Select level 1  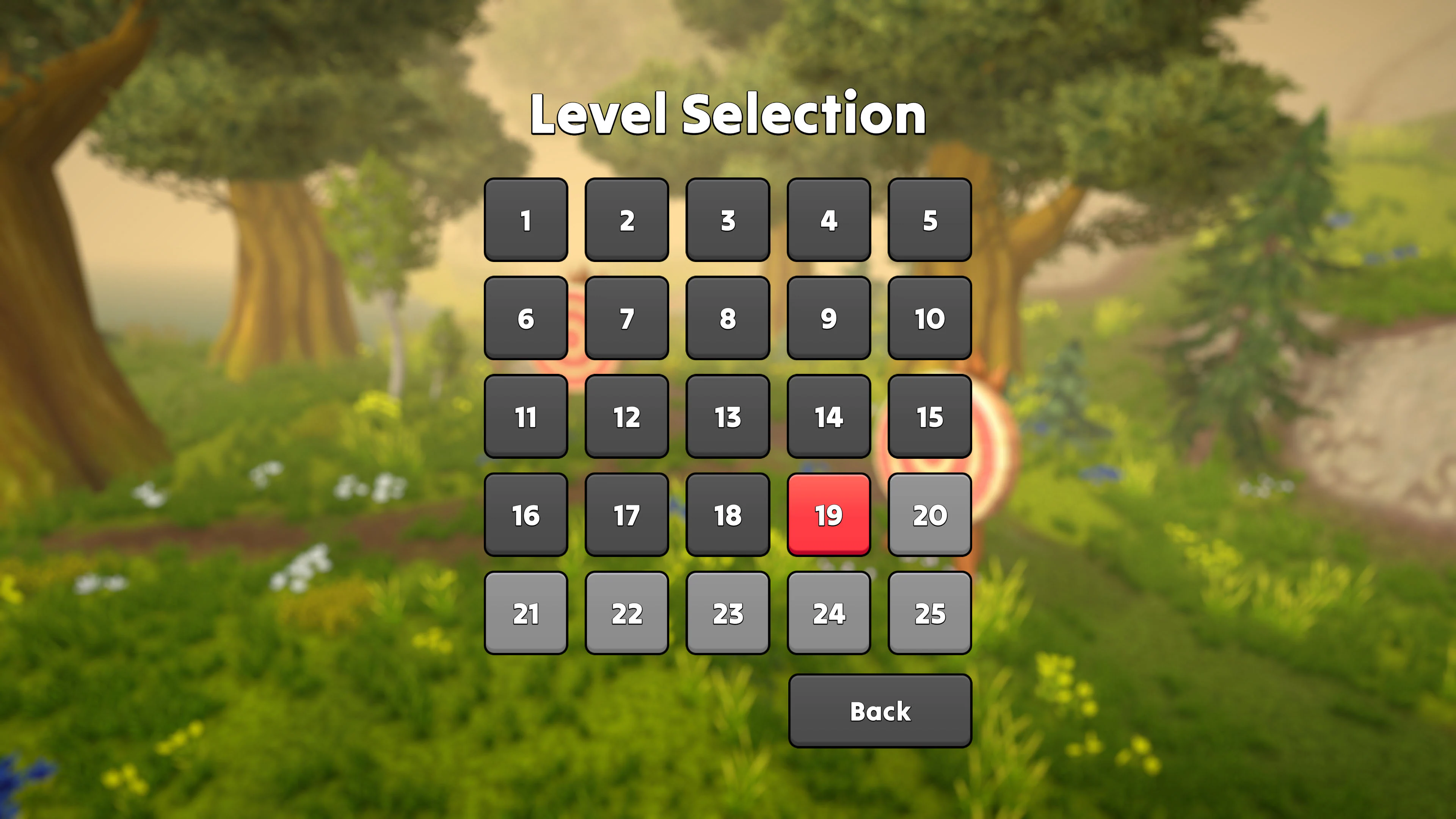[526, 221]
